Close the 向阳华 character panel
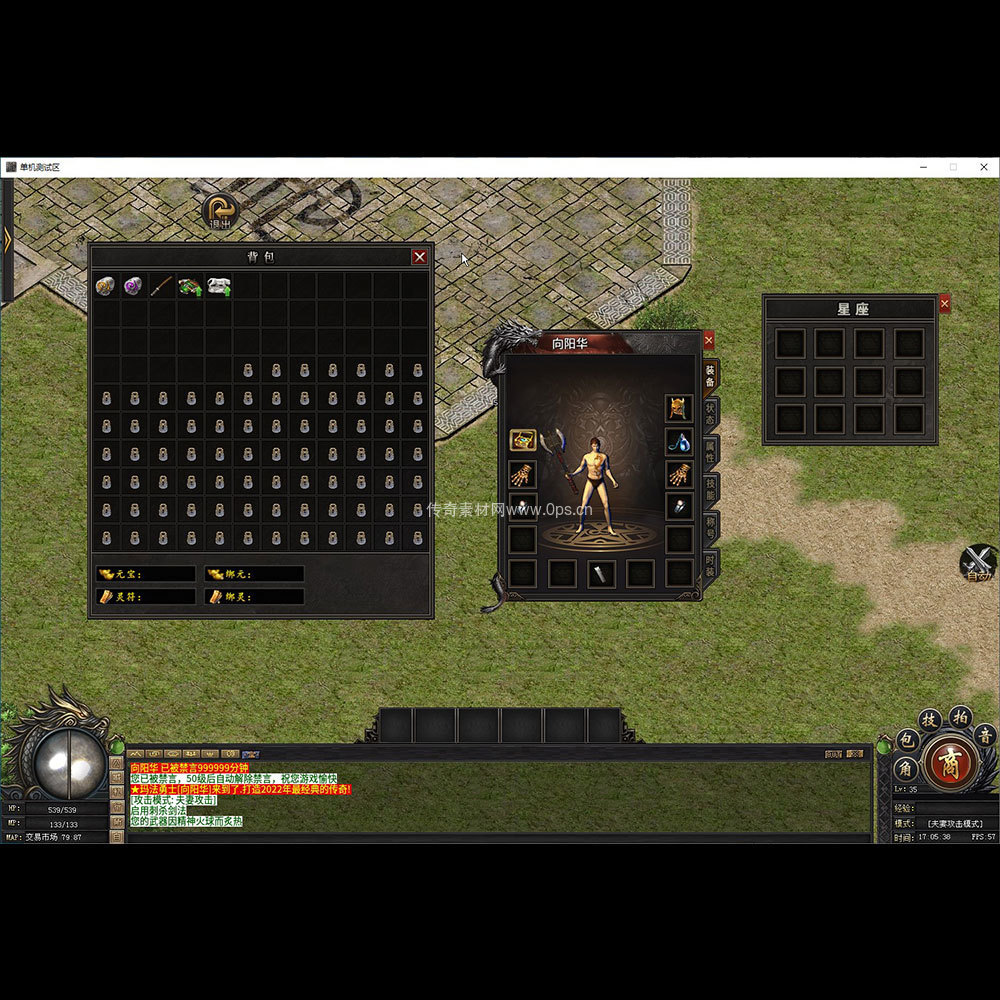1000x1000 pixels. point(709,340)
